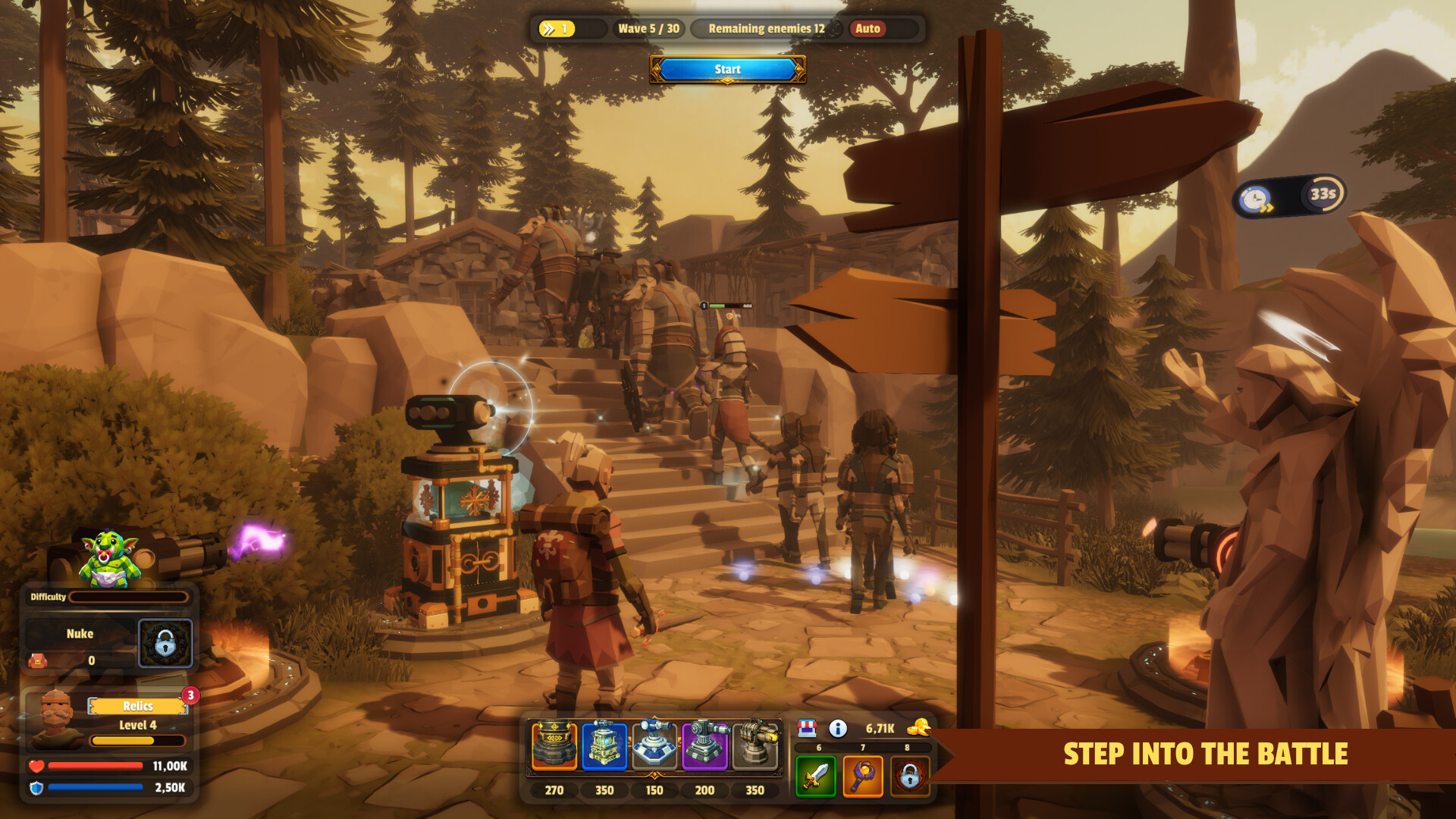Pick the purple-framed turret costing 200
This screenshot has height=819, width=1456.
click(704, 745)
